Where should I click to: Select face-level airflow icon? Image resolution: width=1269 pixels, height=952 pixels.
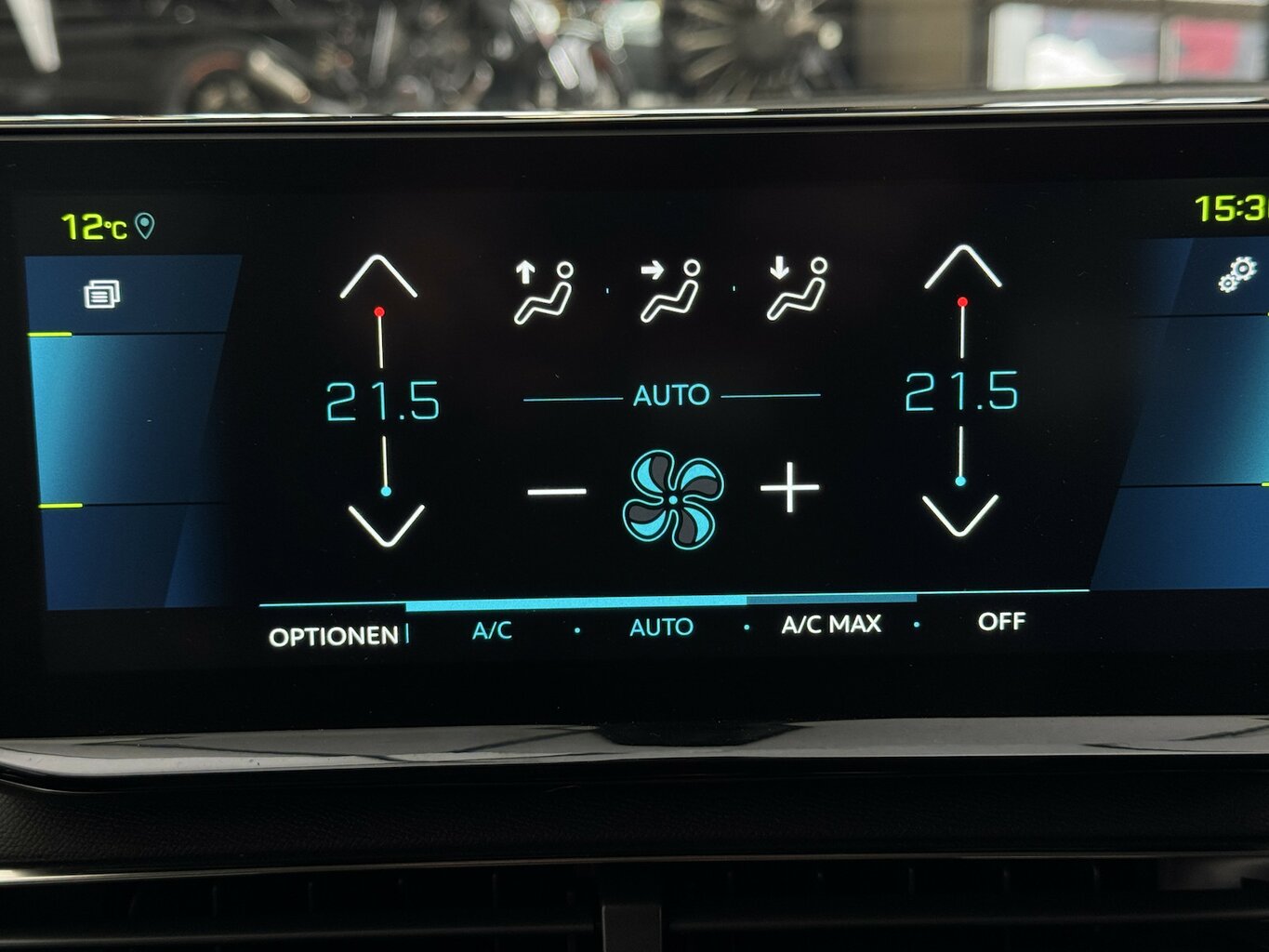(669, 292)
